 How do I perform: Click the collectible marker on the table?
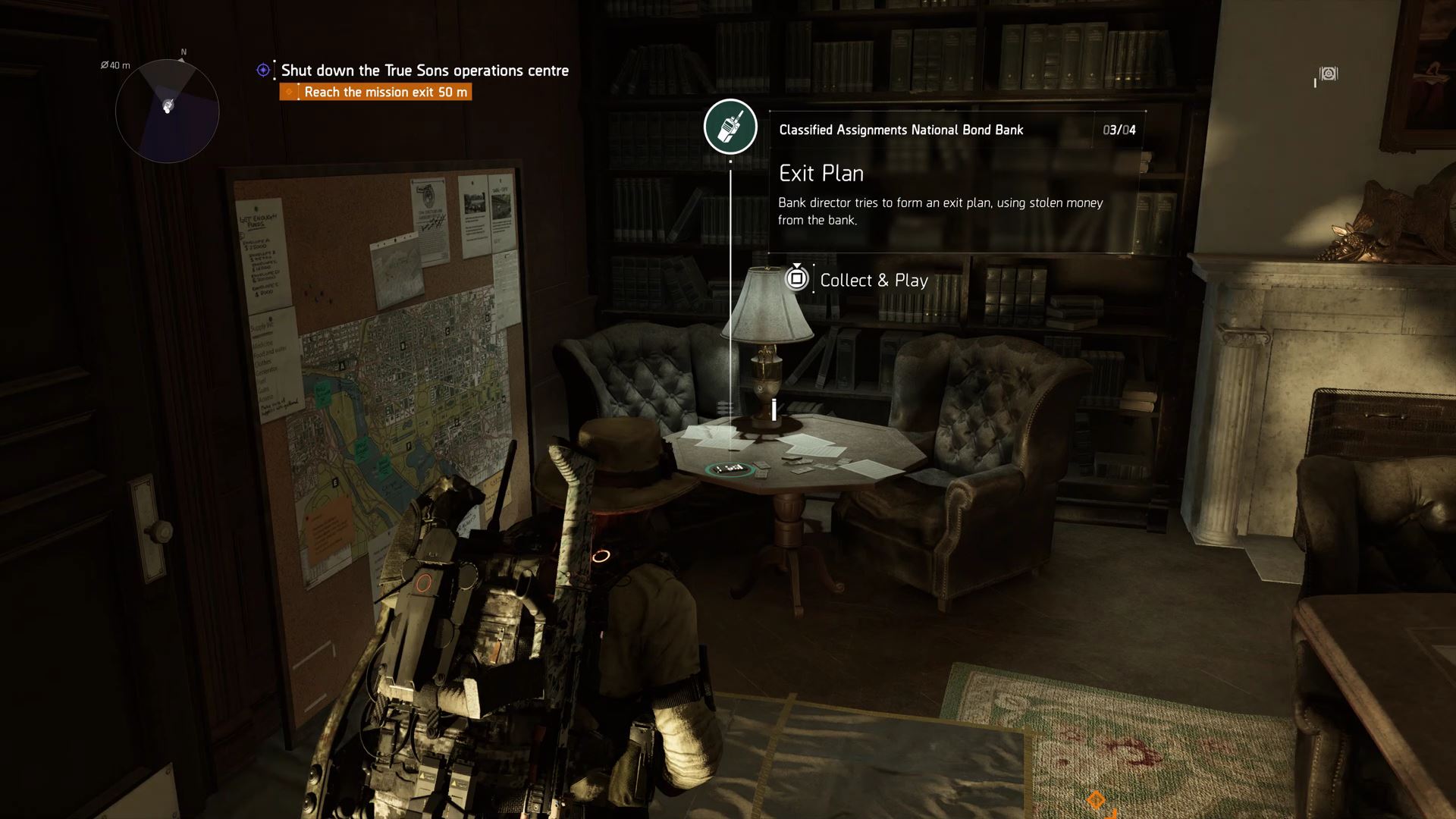729,469
